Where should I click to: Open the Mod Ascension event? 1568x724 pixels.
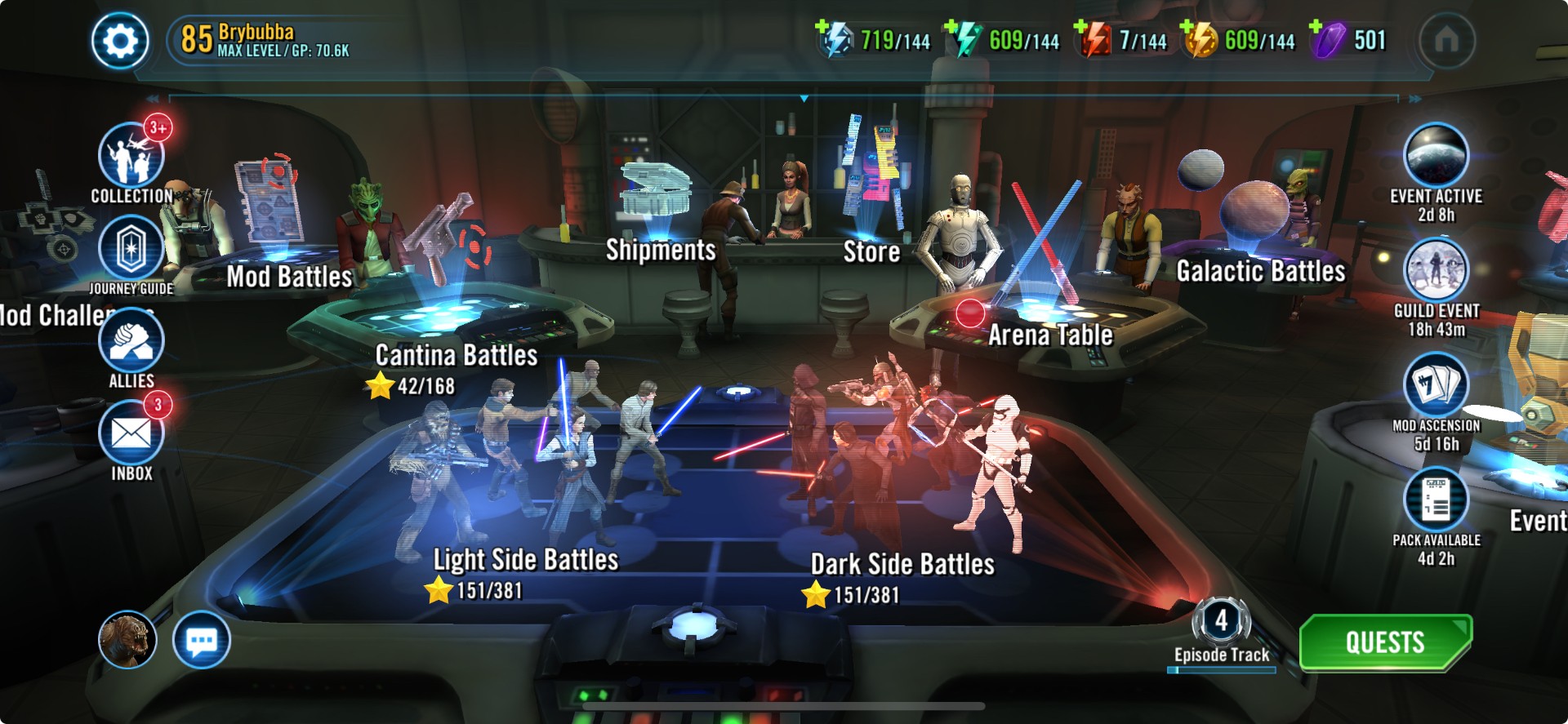(1436, 385)
